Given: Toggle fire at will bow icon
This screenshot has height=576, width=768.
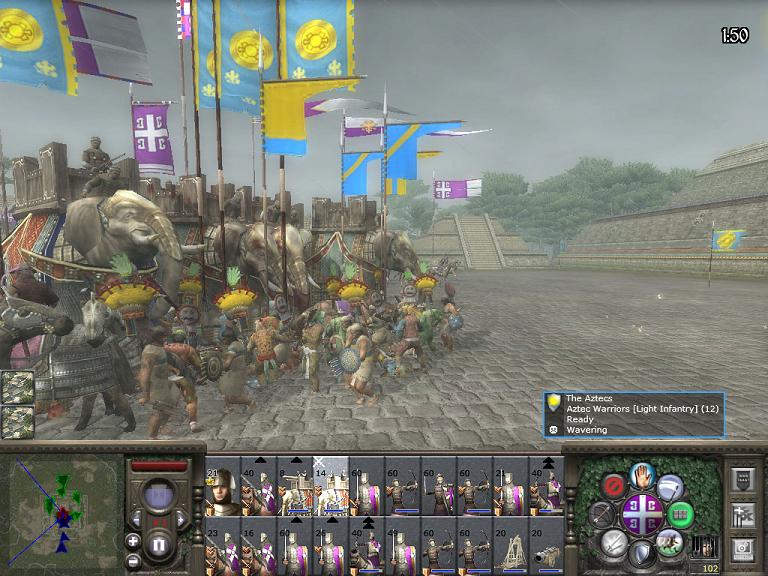Looking at the screenshot, I should (x=601, y=514).
